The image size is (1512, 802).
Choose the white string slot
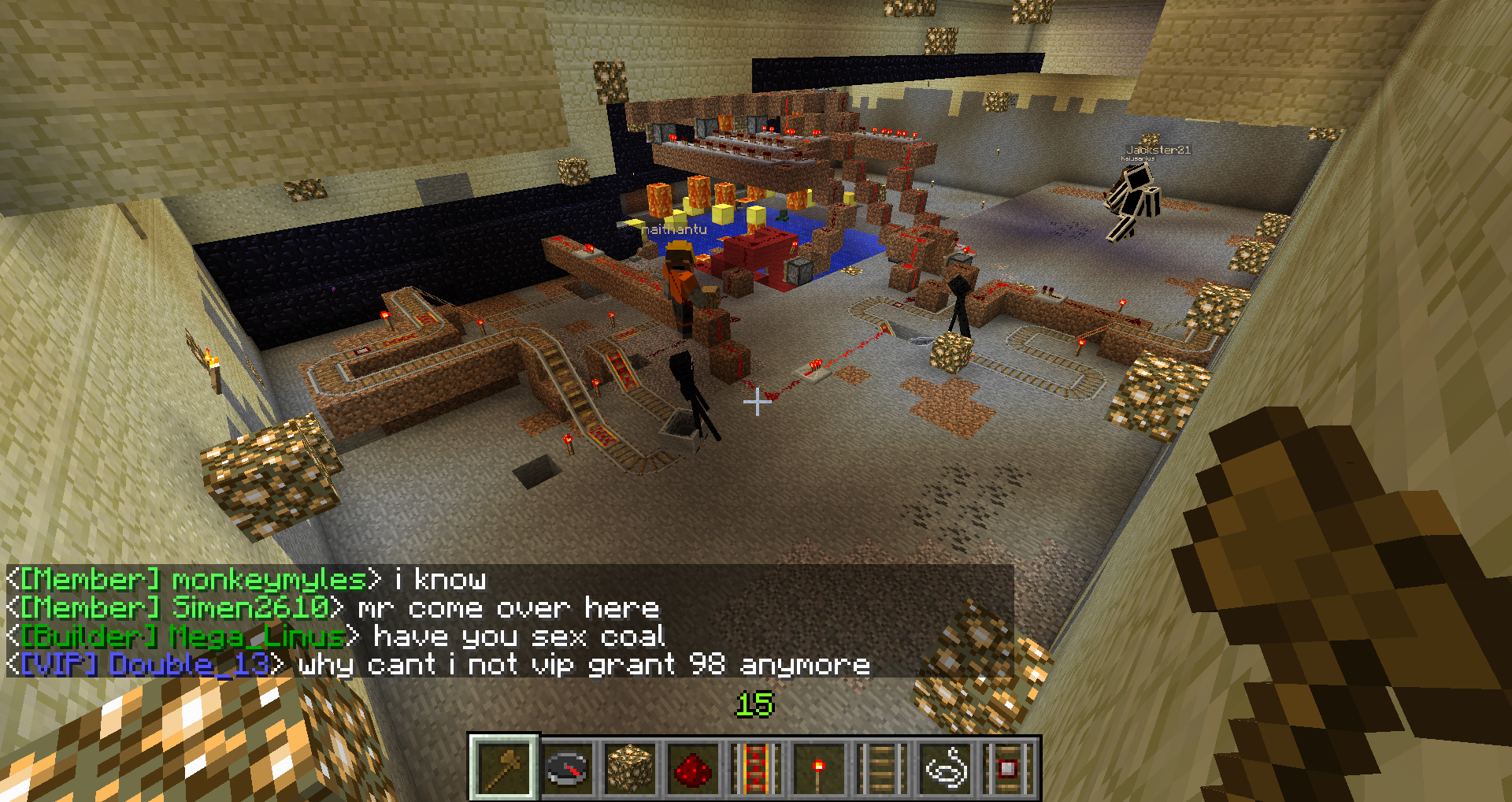[x=945, y=767]
